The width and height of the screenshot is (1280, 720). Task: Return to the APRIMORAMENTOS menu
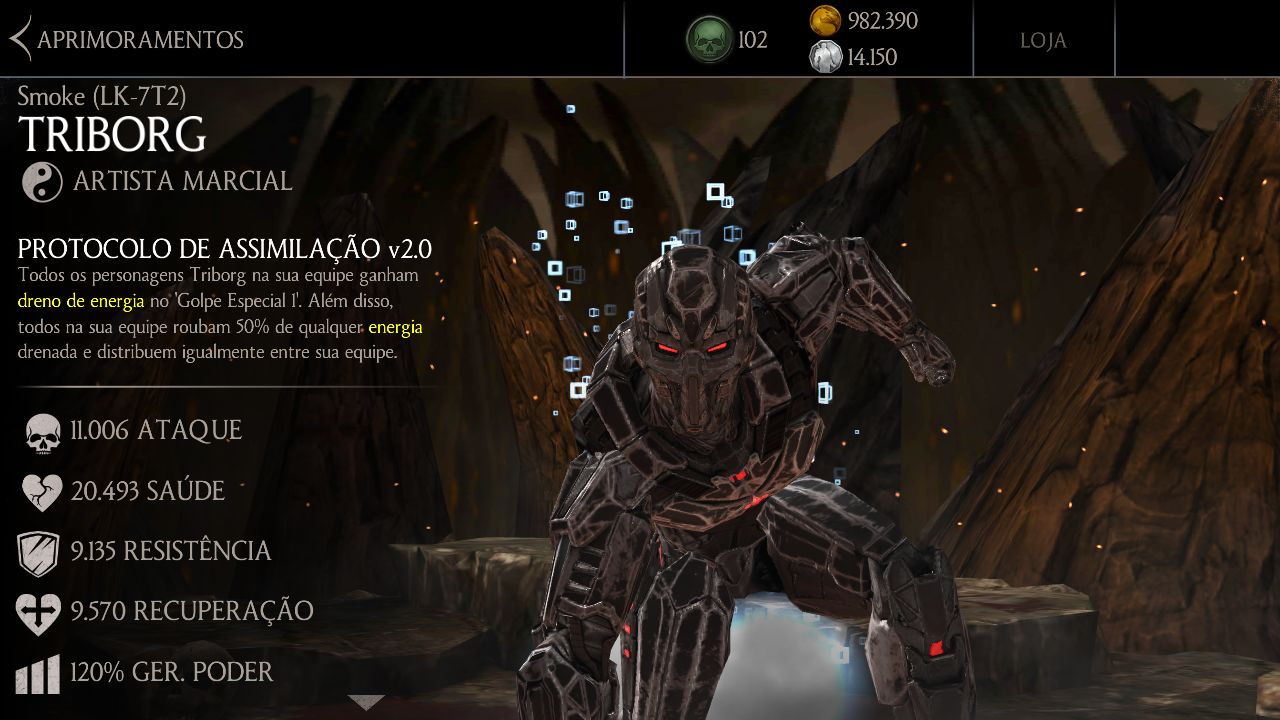(140, 40)
